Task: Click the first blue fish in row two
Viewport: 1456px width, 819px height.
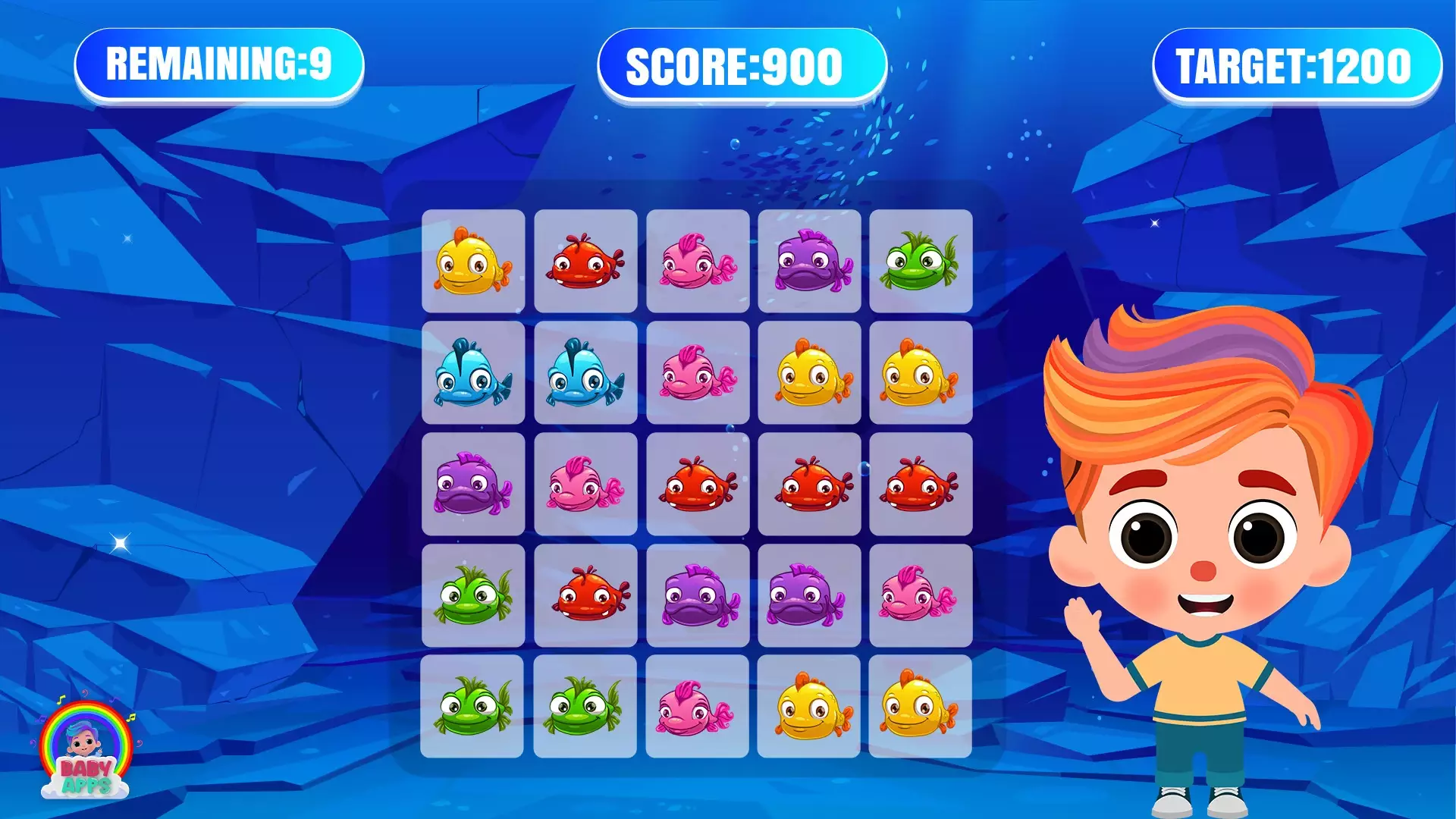Action: [x=474, y=374]
